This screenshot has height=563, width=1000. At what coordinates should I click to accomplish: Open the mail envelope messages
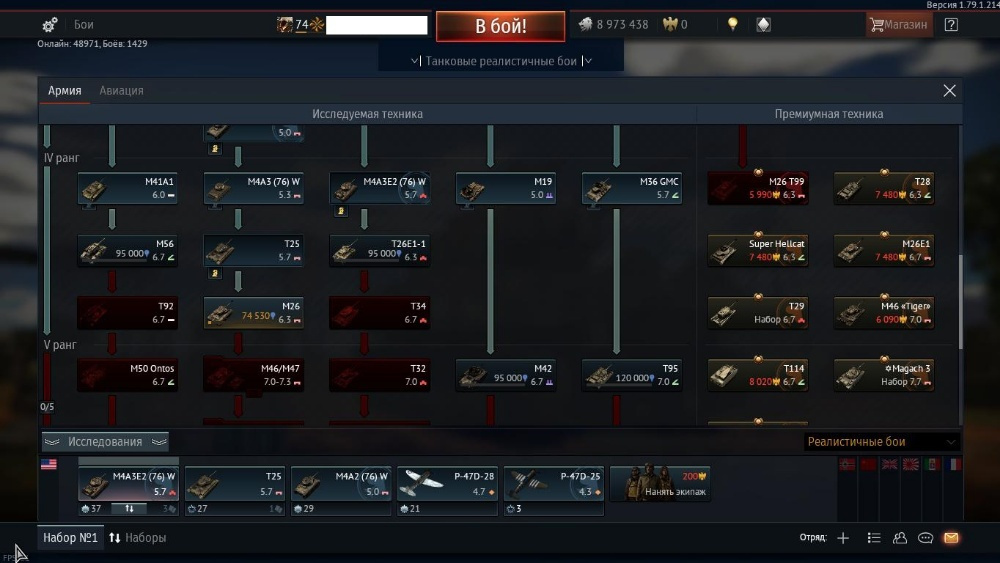click(951, 538)
